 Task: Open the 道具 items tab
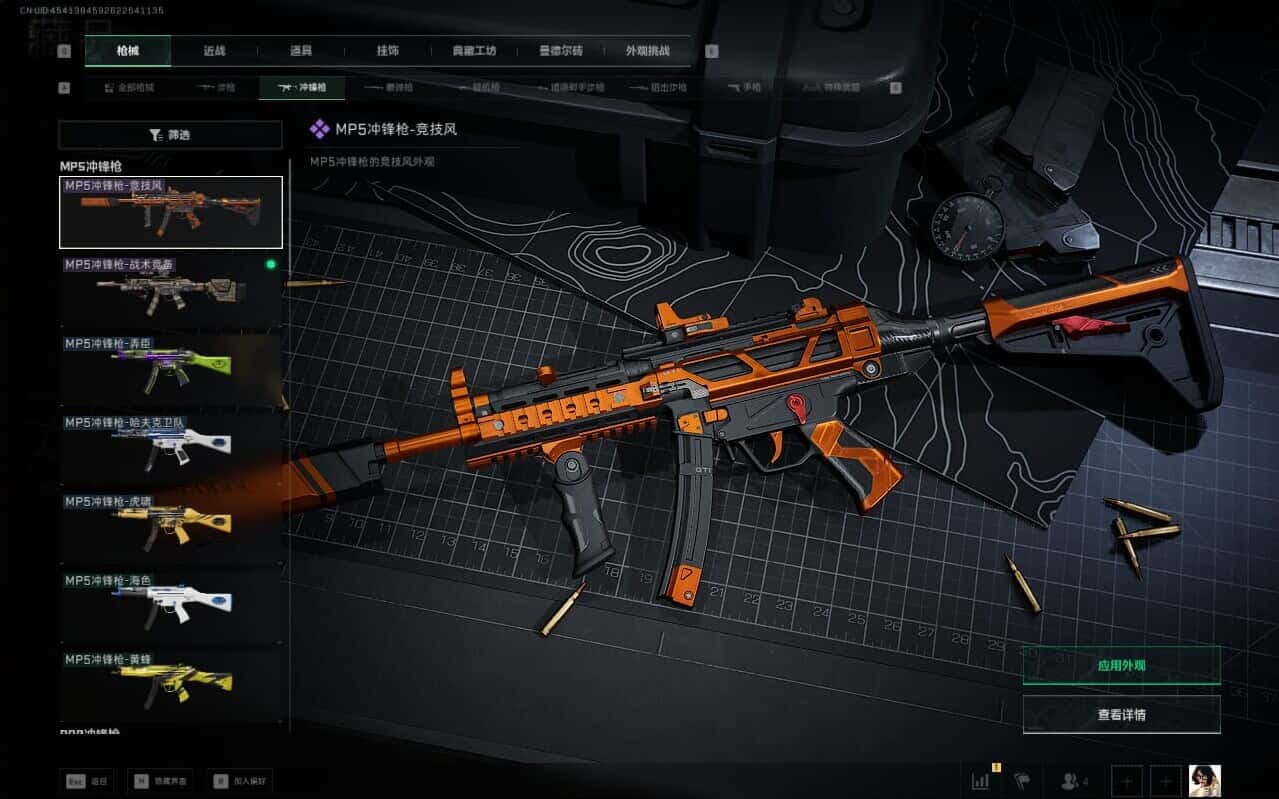[301, 51]
